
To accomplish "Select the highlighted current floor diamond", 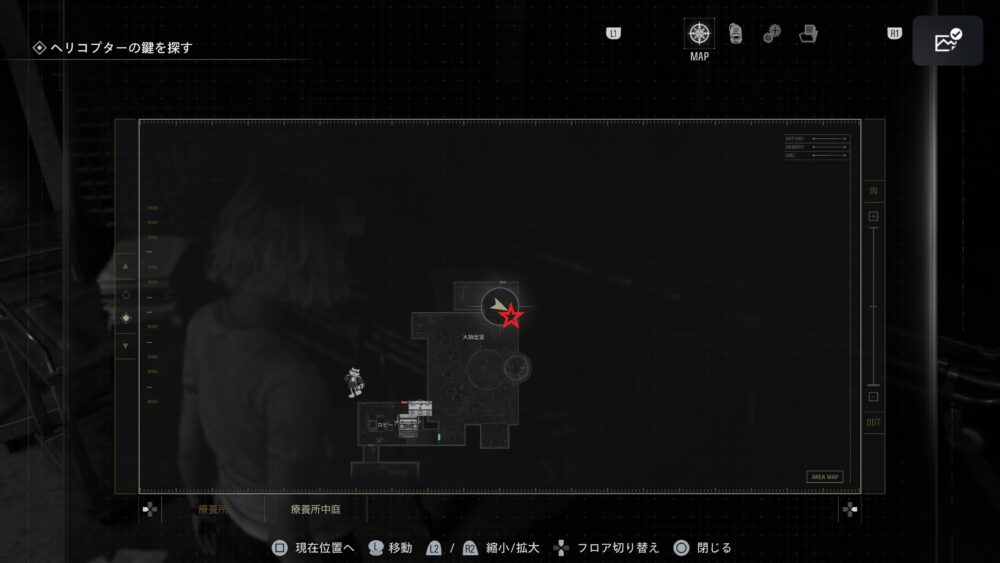I will pos(126,319).
